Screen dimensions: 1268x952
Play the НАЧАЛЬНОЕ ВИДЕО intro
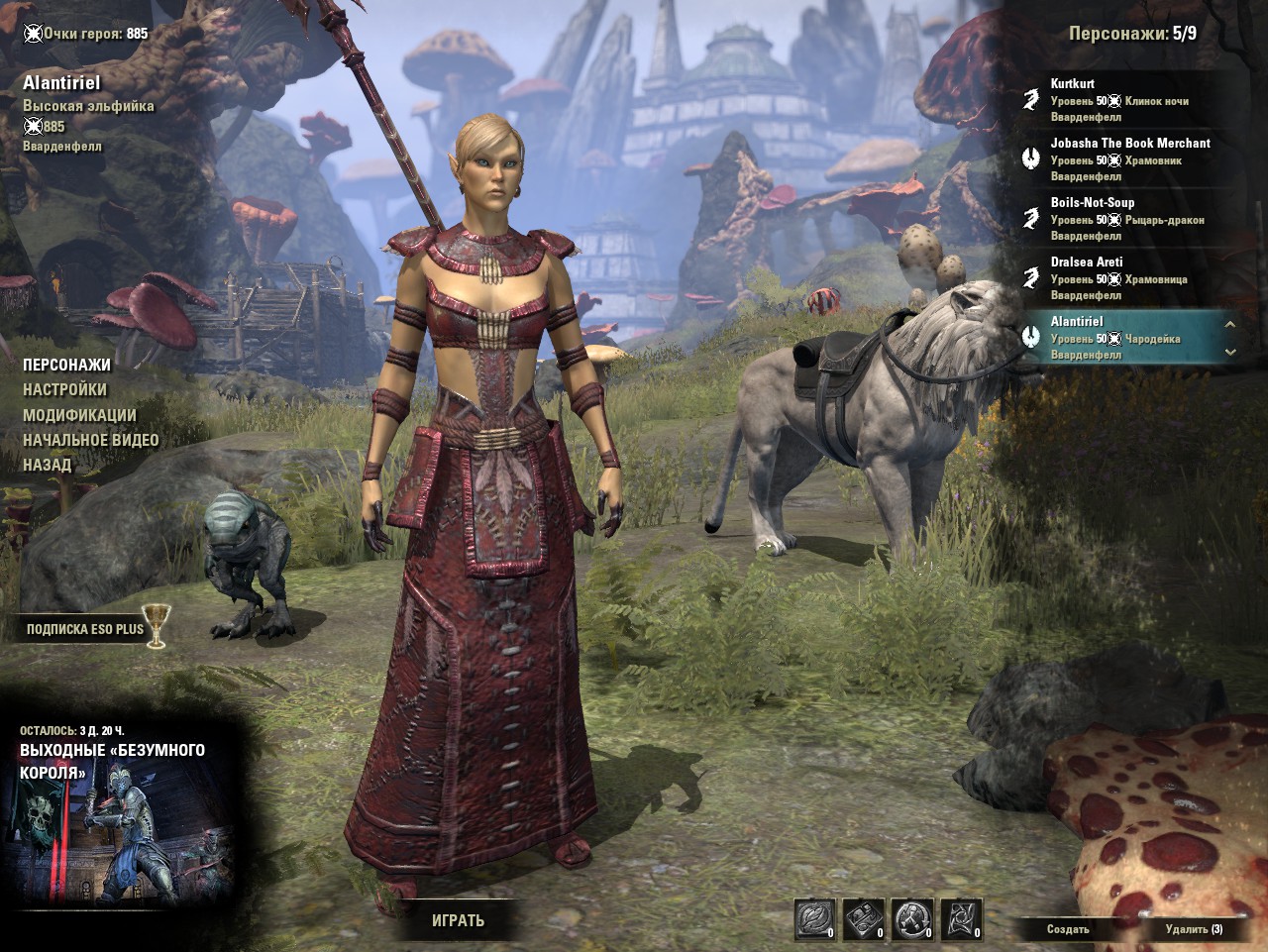91,440
